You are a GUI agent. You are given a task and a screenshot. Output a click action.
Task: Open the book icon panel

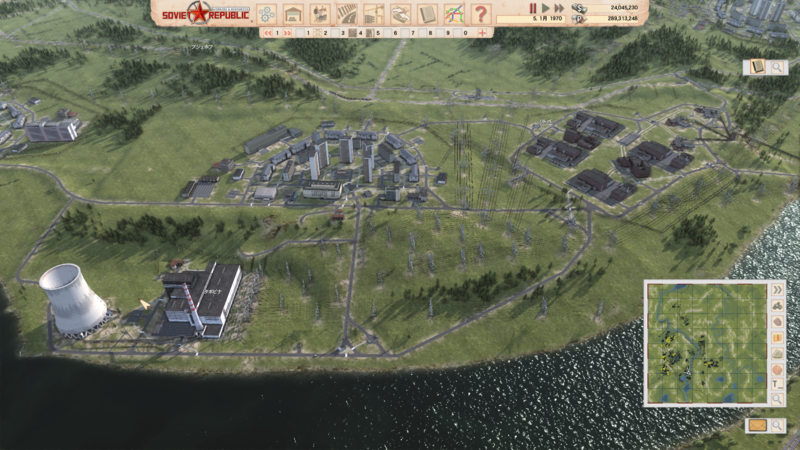(757, 67)
